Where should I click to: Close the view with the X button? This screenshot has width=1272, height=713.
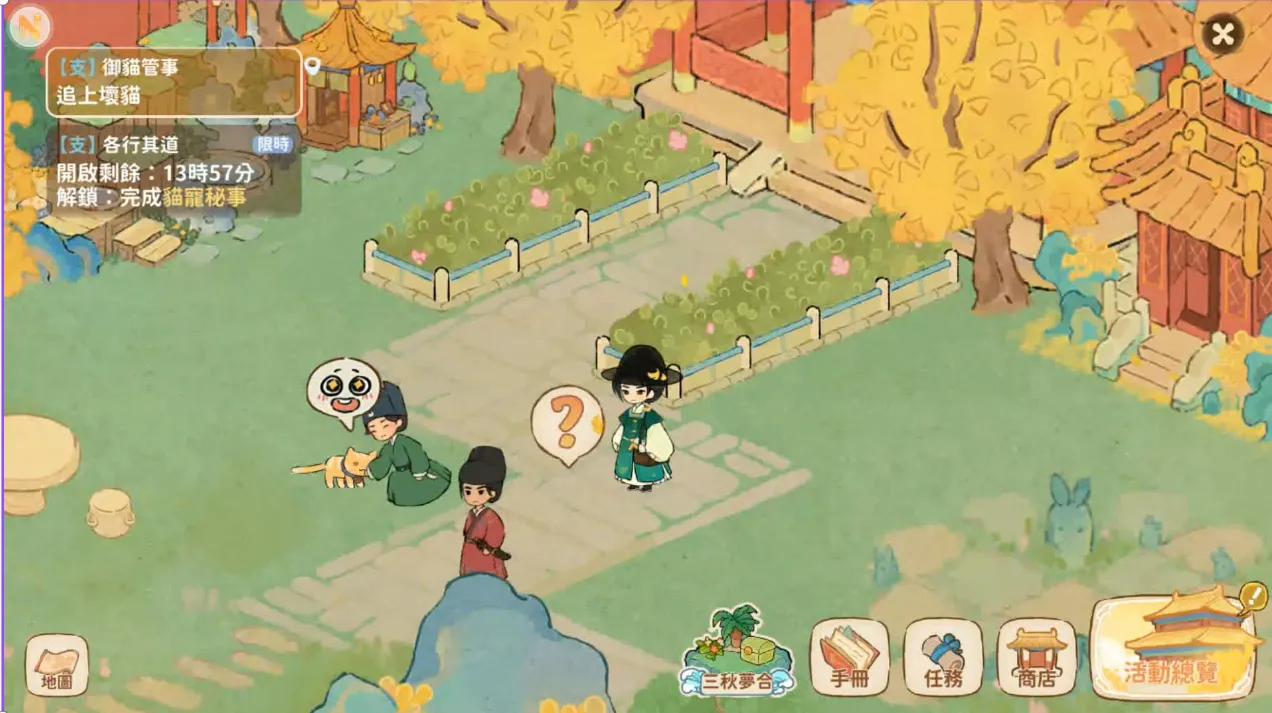pos(1221,34)
